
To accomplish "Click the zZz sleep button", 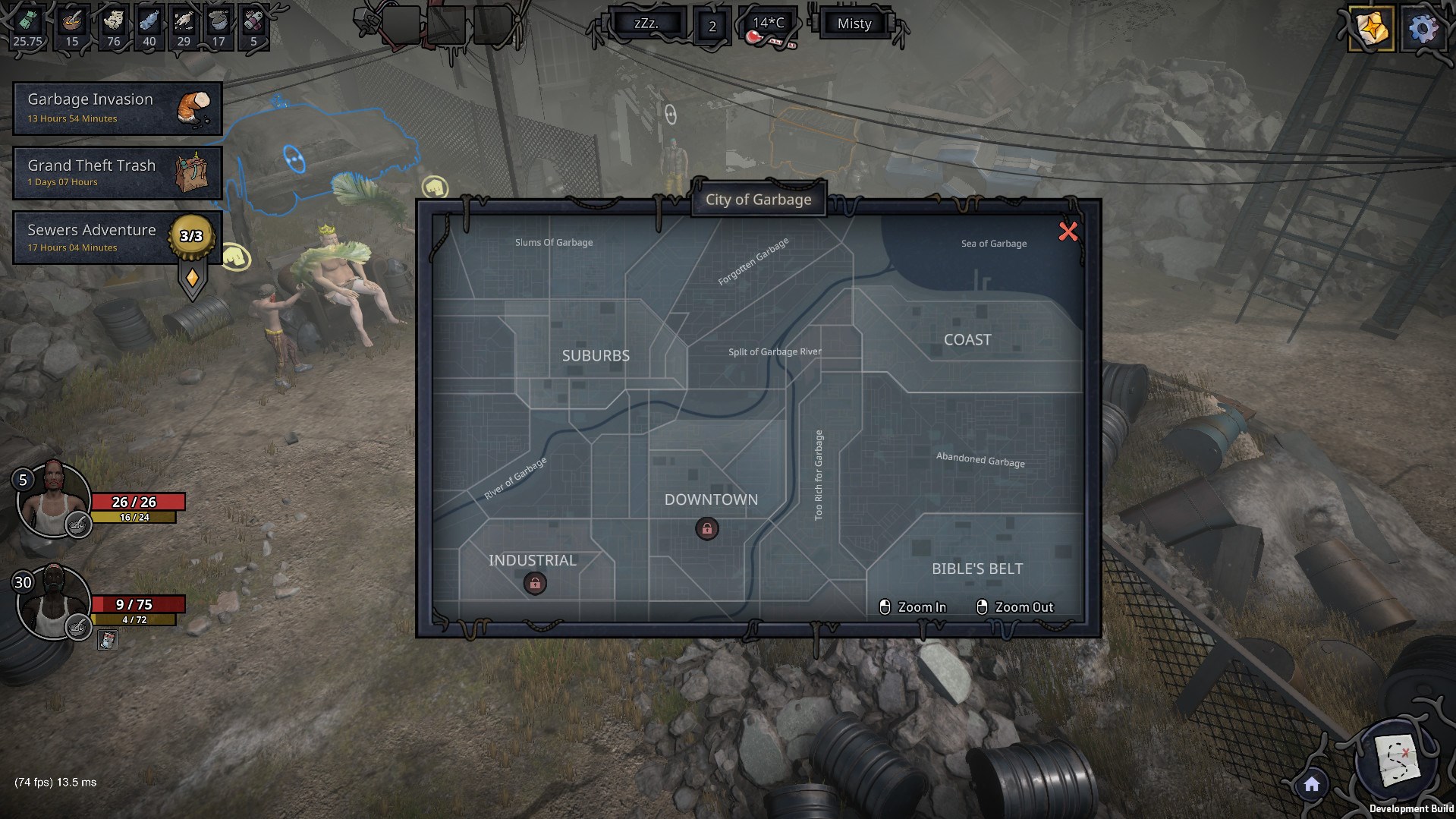I will tap(646, 24).
